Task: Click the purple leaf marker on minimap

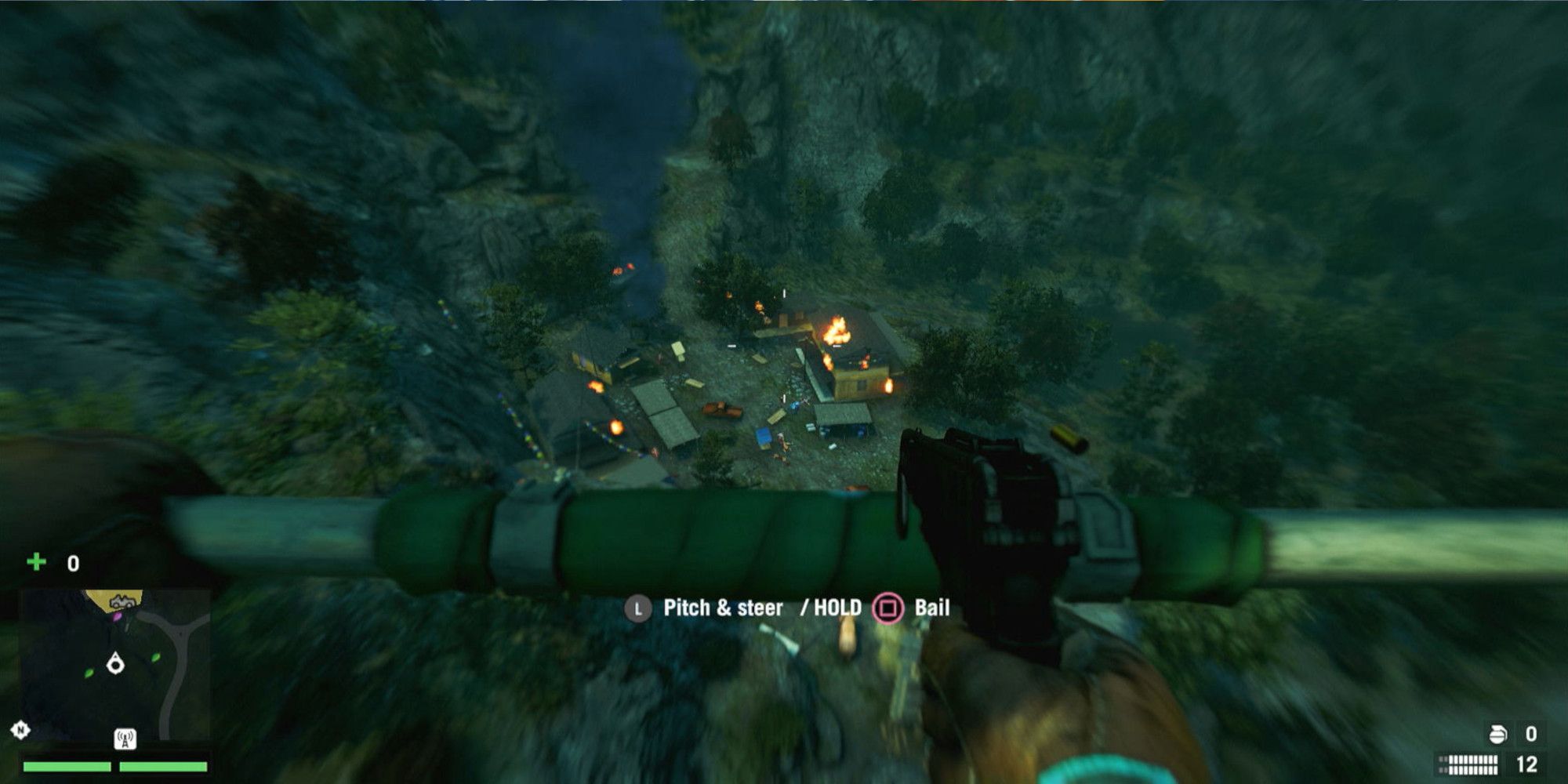Action: (x=117, y=618)
